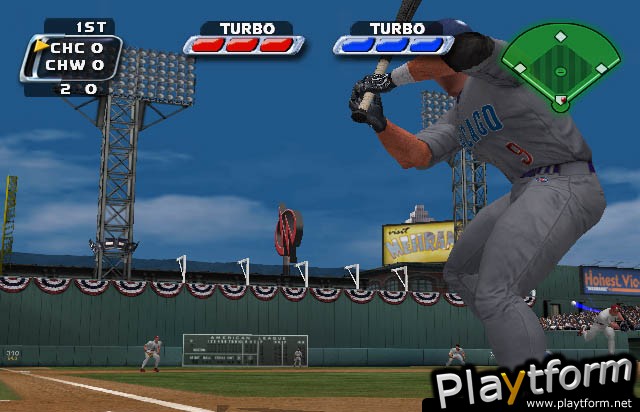
Task: Click the baseball diamond field minimap
Action: click(560, 64)
